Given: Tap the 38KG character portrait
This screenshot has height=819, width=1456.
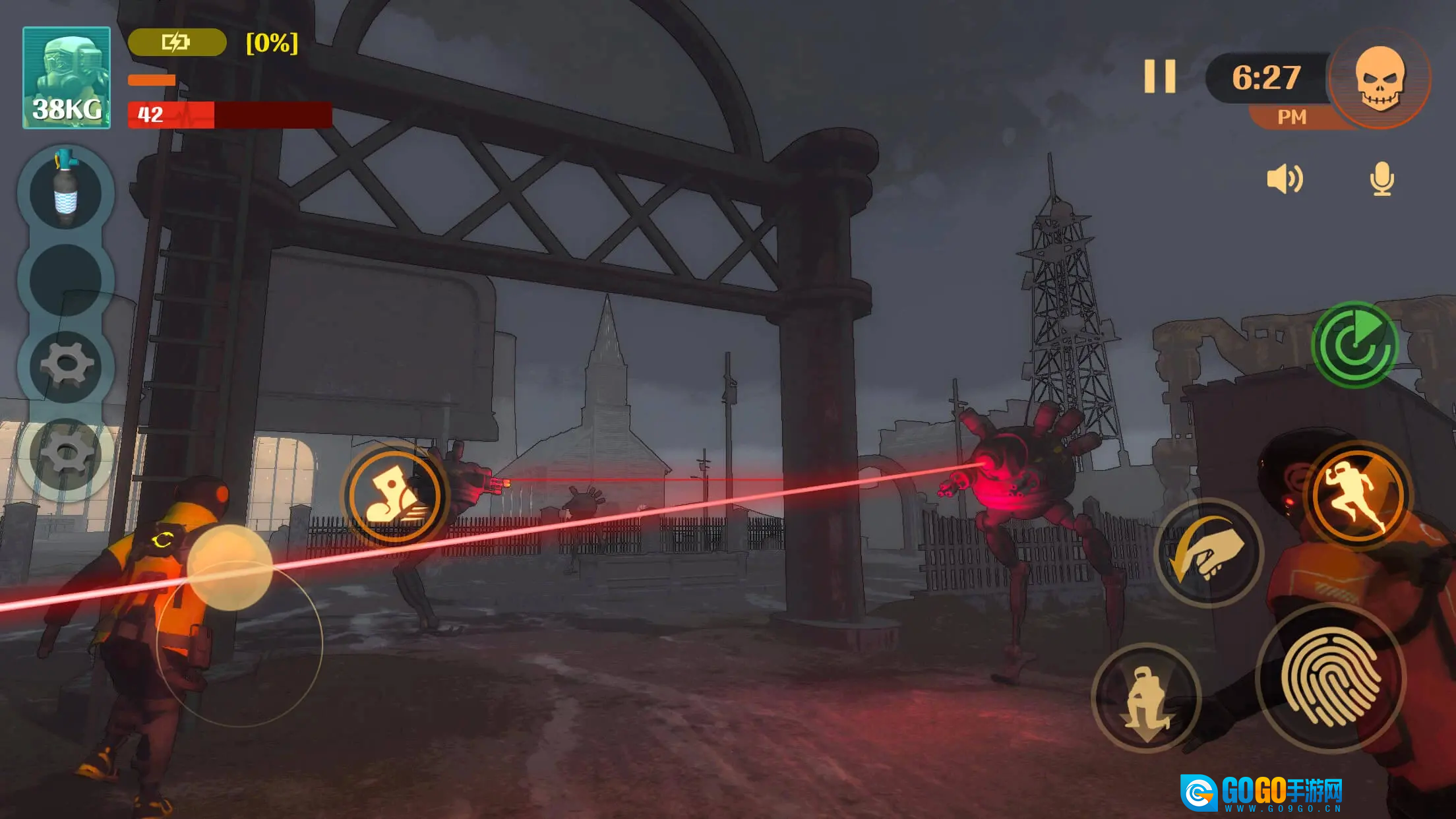Looking at the screenshot, I should point(67,78).
